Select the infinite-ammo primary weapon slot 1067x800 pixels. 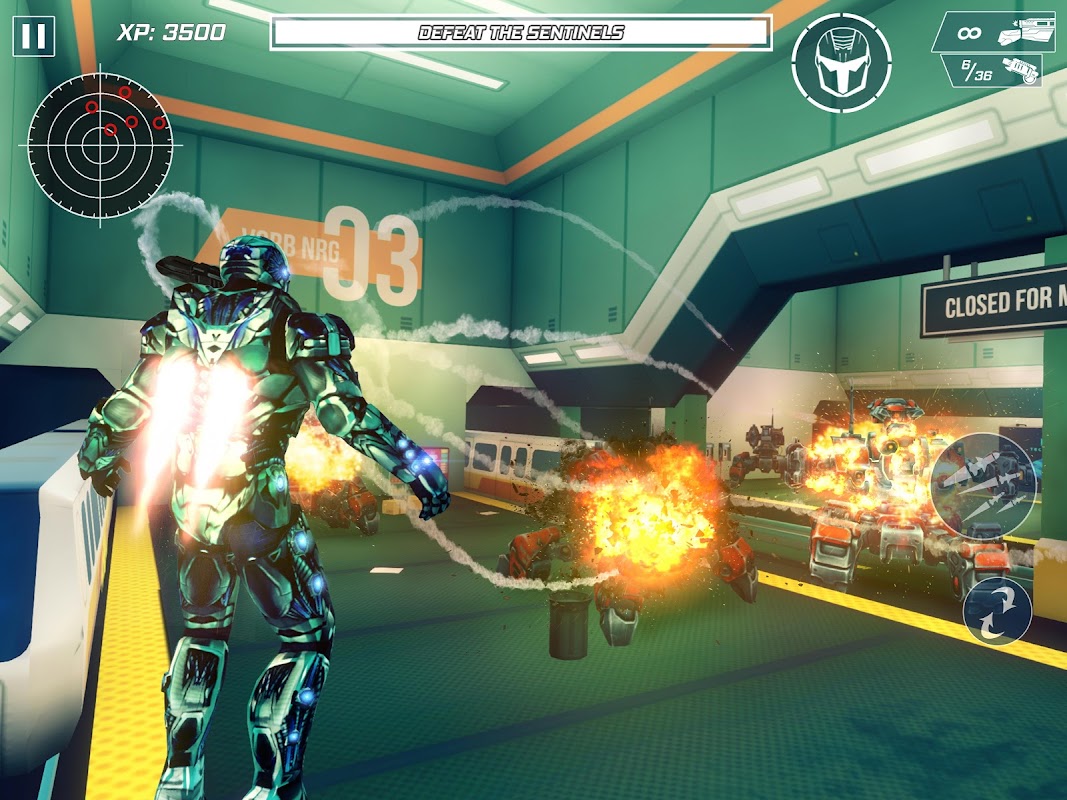click(x=995, y=32)
